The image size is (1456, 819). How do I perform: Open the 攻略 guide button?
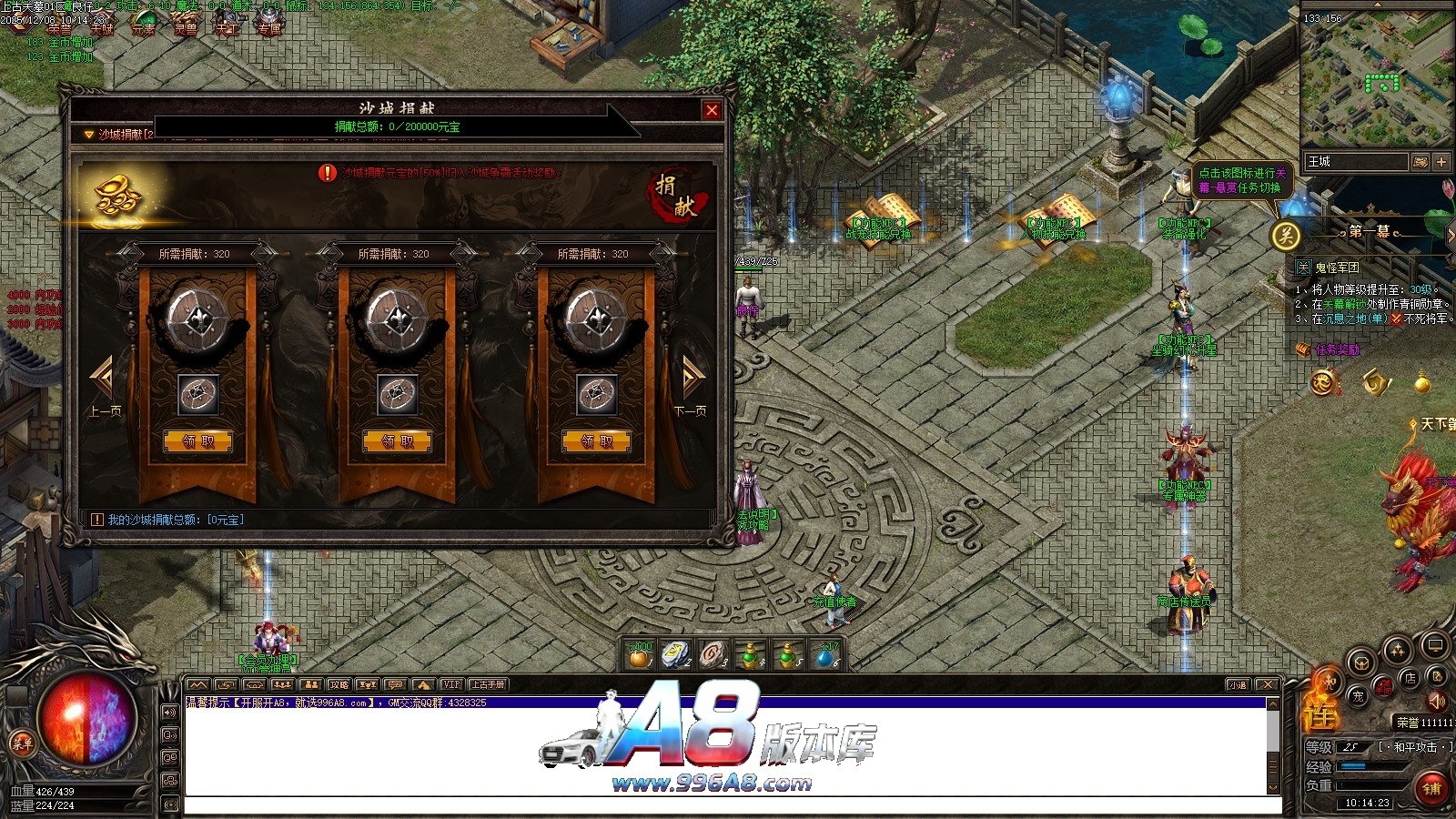click(x=339, y=684)
